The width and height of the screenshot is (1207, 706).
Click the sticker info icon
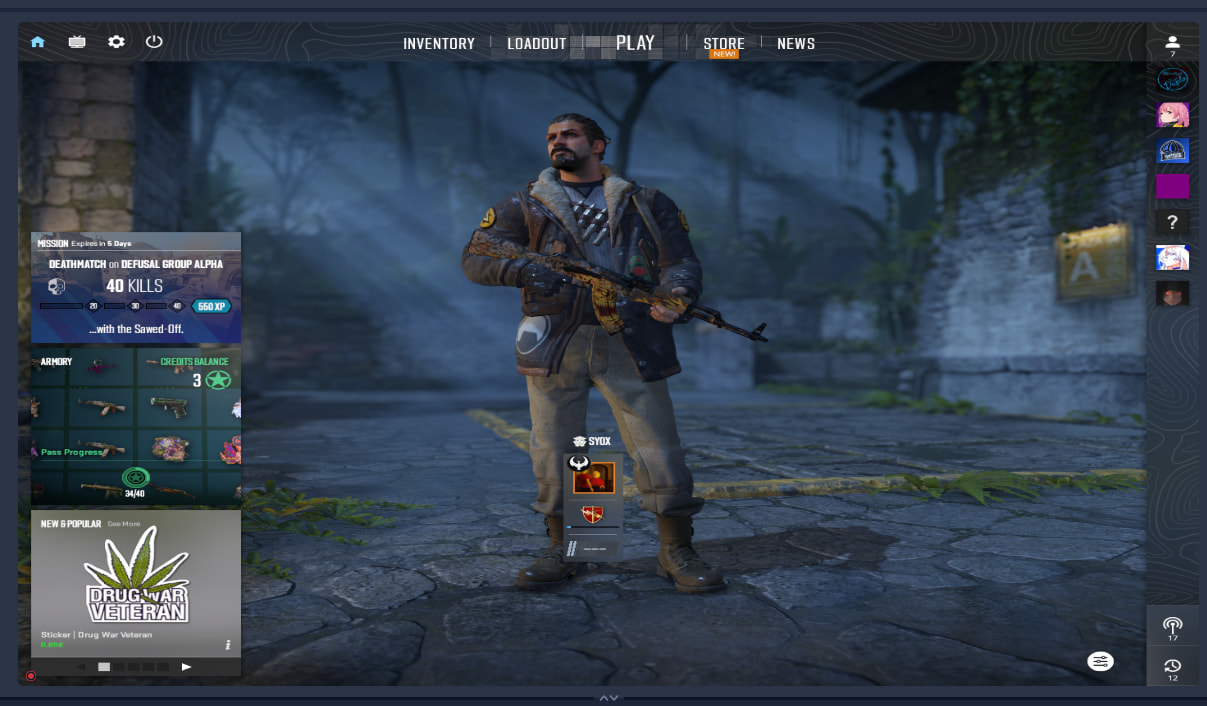pos(228,645)
